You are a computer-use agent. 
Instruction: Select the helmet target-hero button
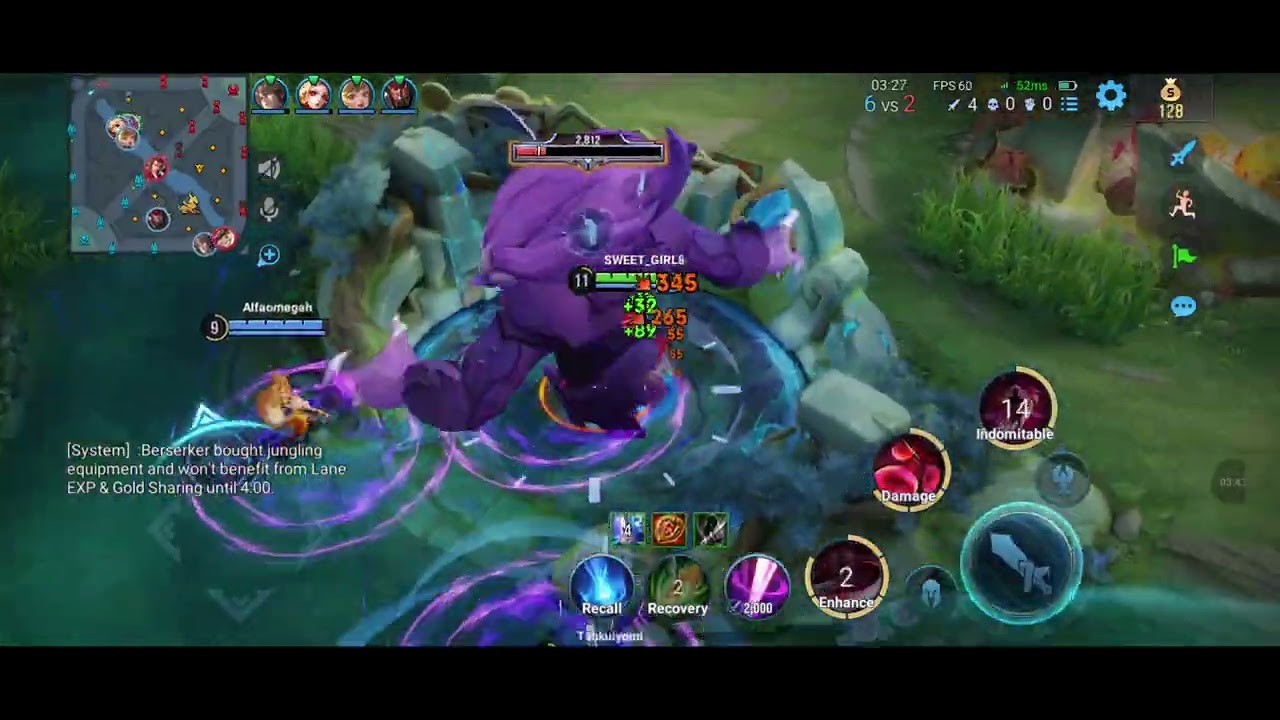click(x=931, y=588)
